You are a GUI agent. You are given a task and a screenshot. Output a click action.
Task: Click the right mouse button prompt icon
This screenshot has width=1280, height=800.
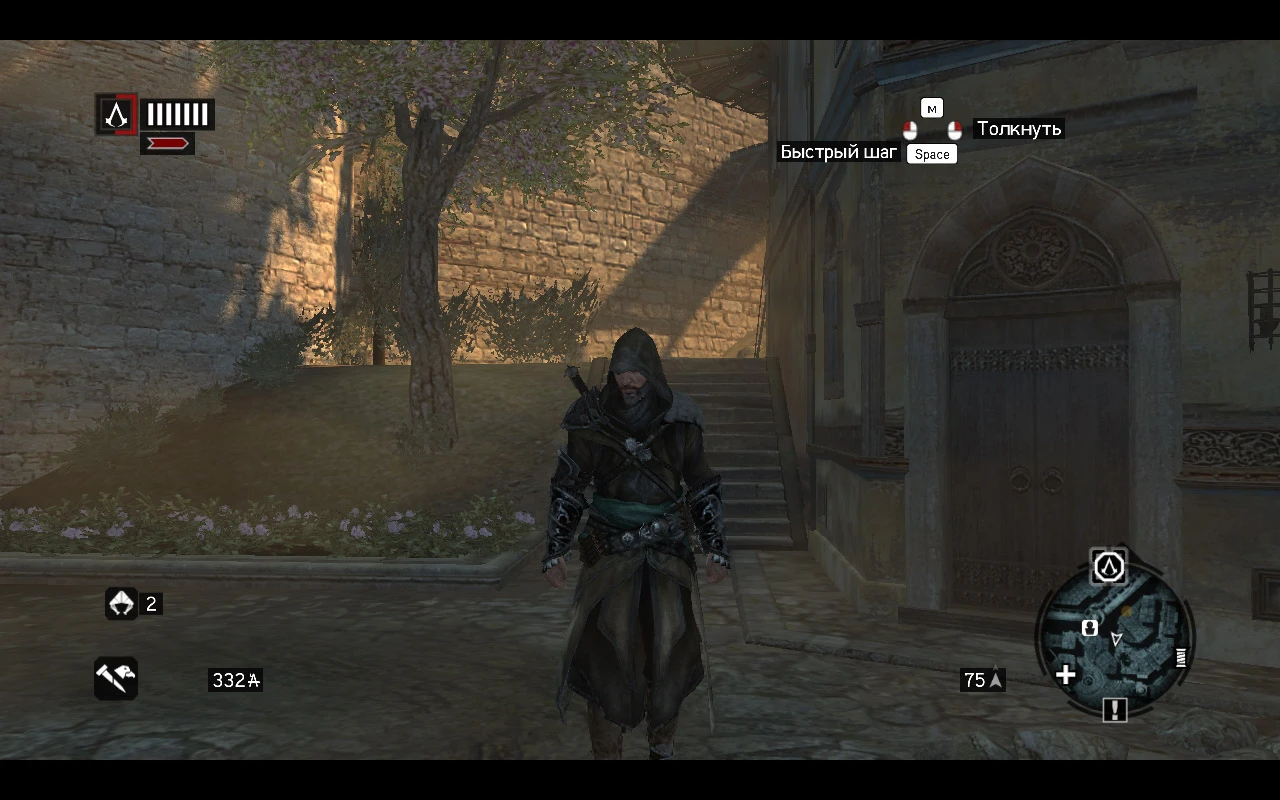pos(954,129)
